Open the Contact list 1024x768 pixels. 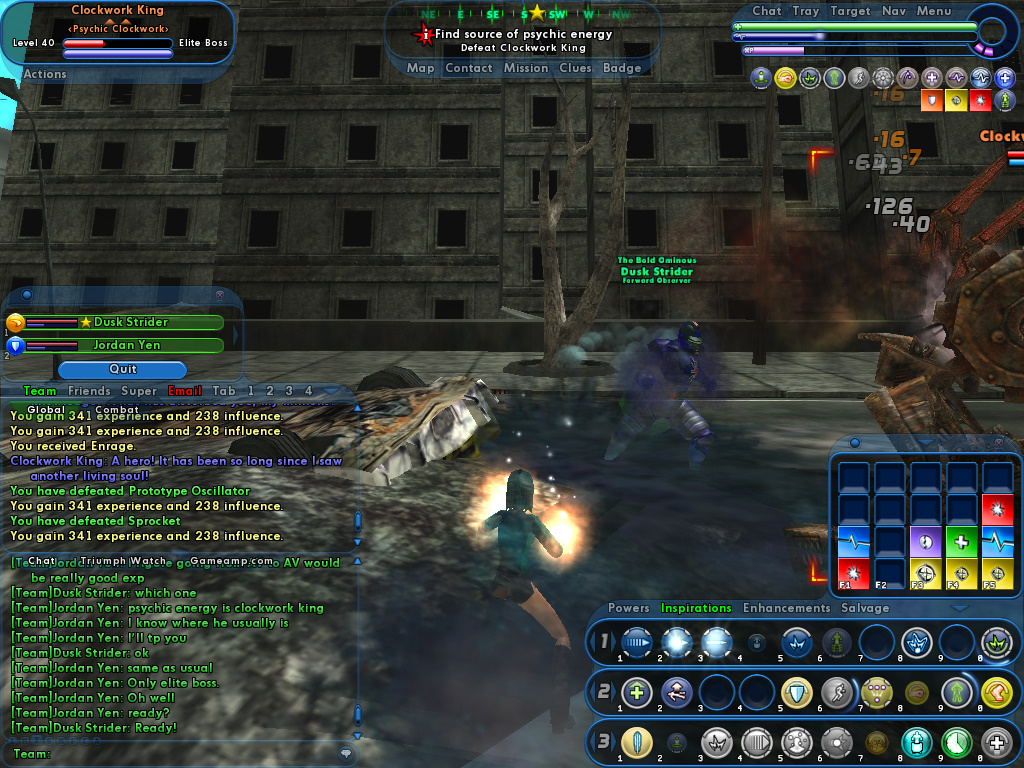tap(468, 68)
